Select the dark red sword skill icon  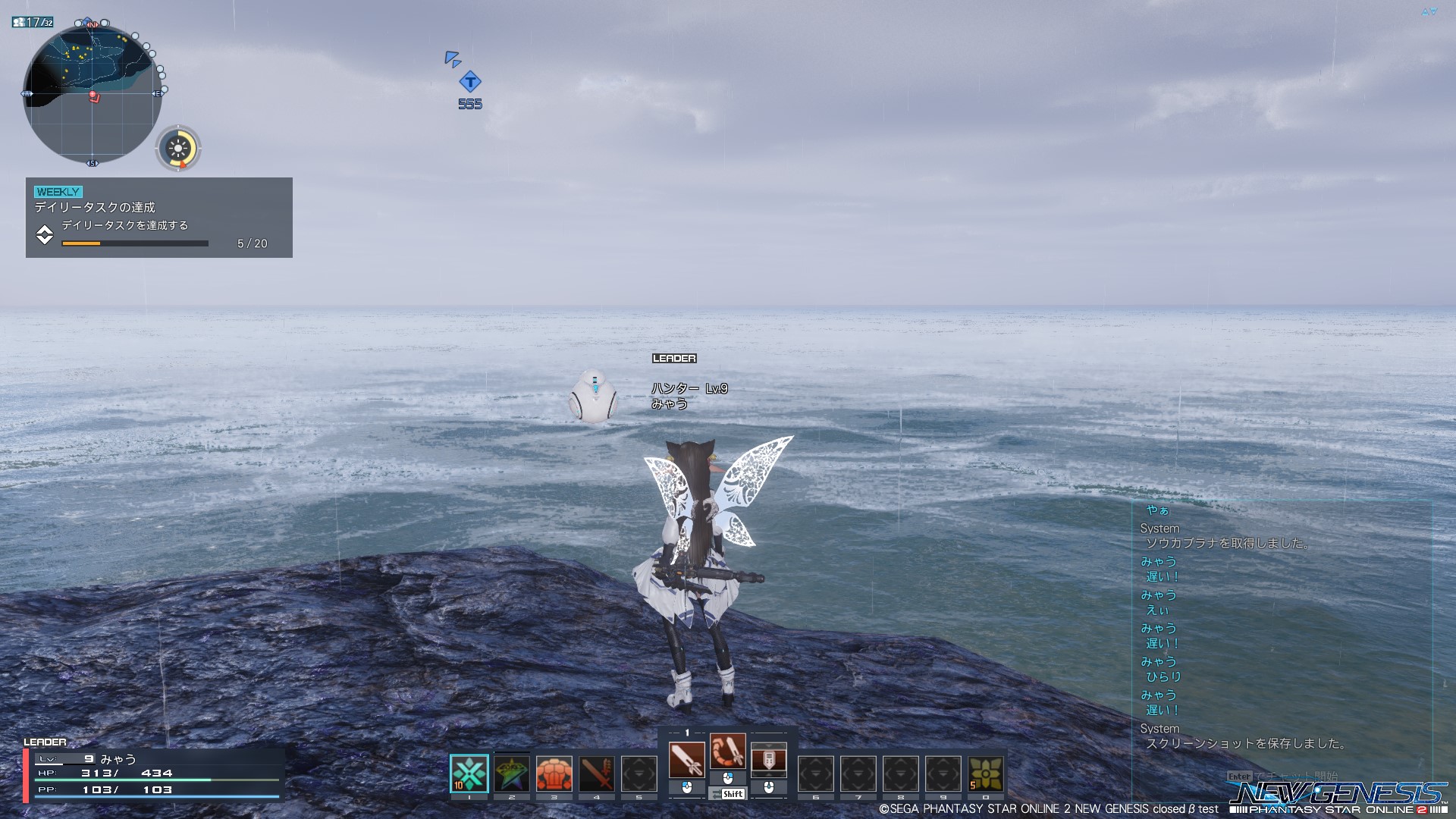[x=597, y=774]
